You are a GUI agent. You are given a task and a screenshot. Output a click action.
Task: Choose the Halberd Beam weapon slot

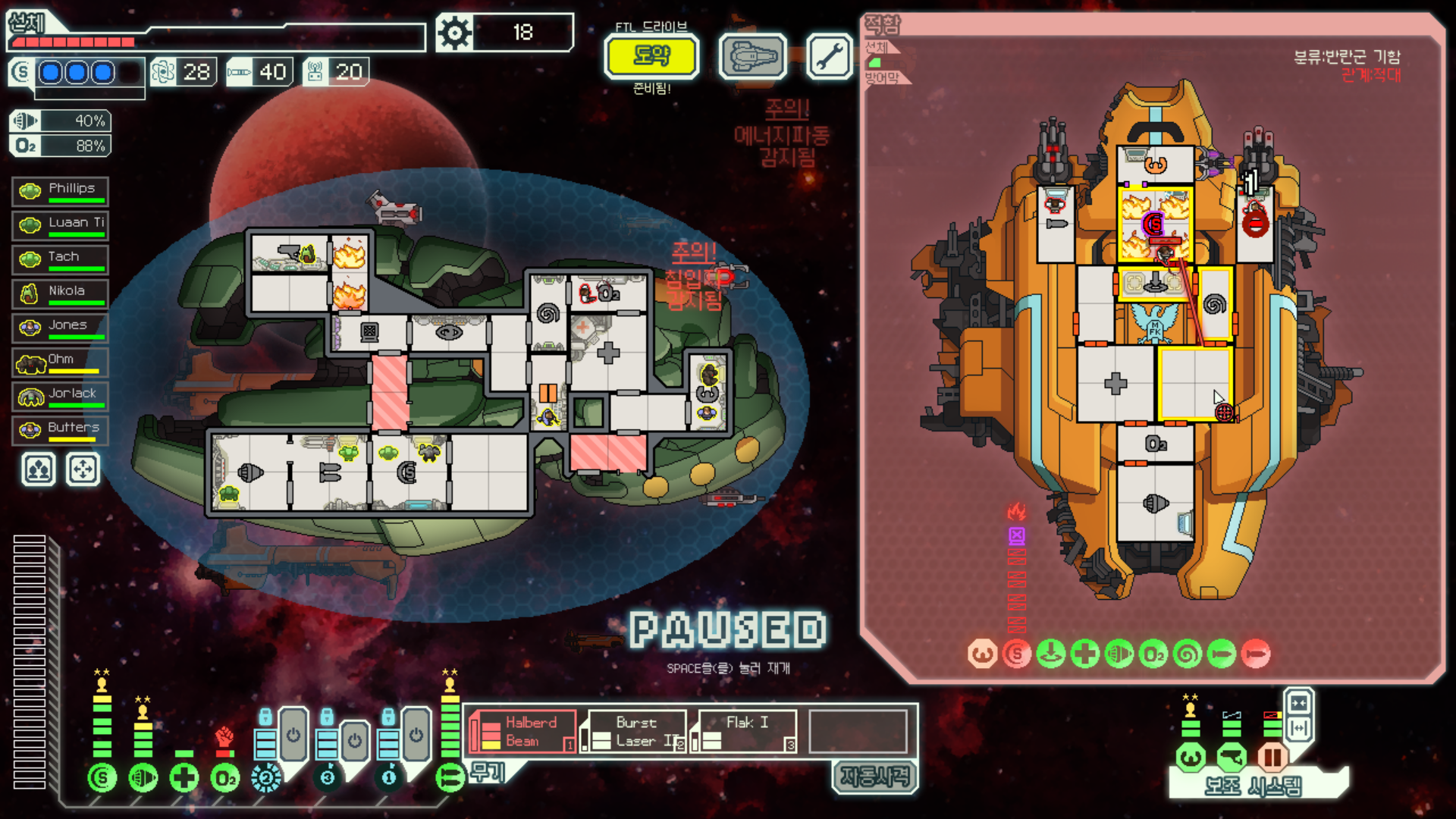pyautogui.click(x=522, y=732)
